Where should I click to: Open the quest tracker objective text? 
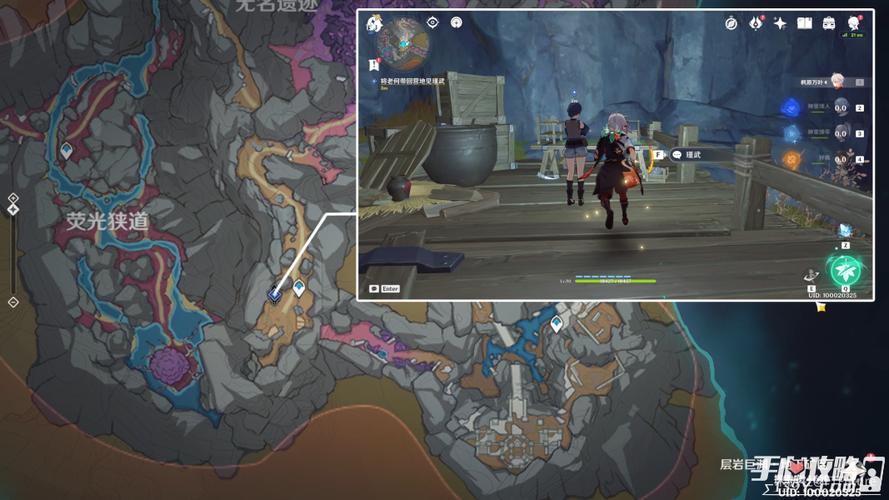click(414, 83)
